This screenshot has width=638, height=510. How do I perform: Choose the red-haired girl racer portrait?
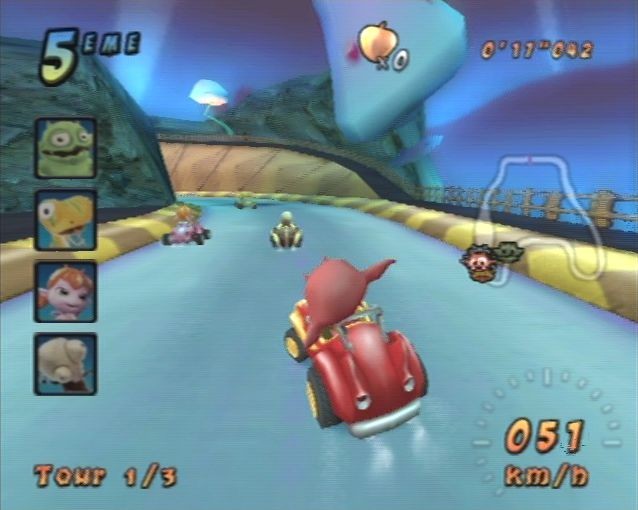(x=66, y=291)
